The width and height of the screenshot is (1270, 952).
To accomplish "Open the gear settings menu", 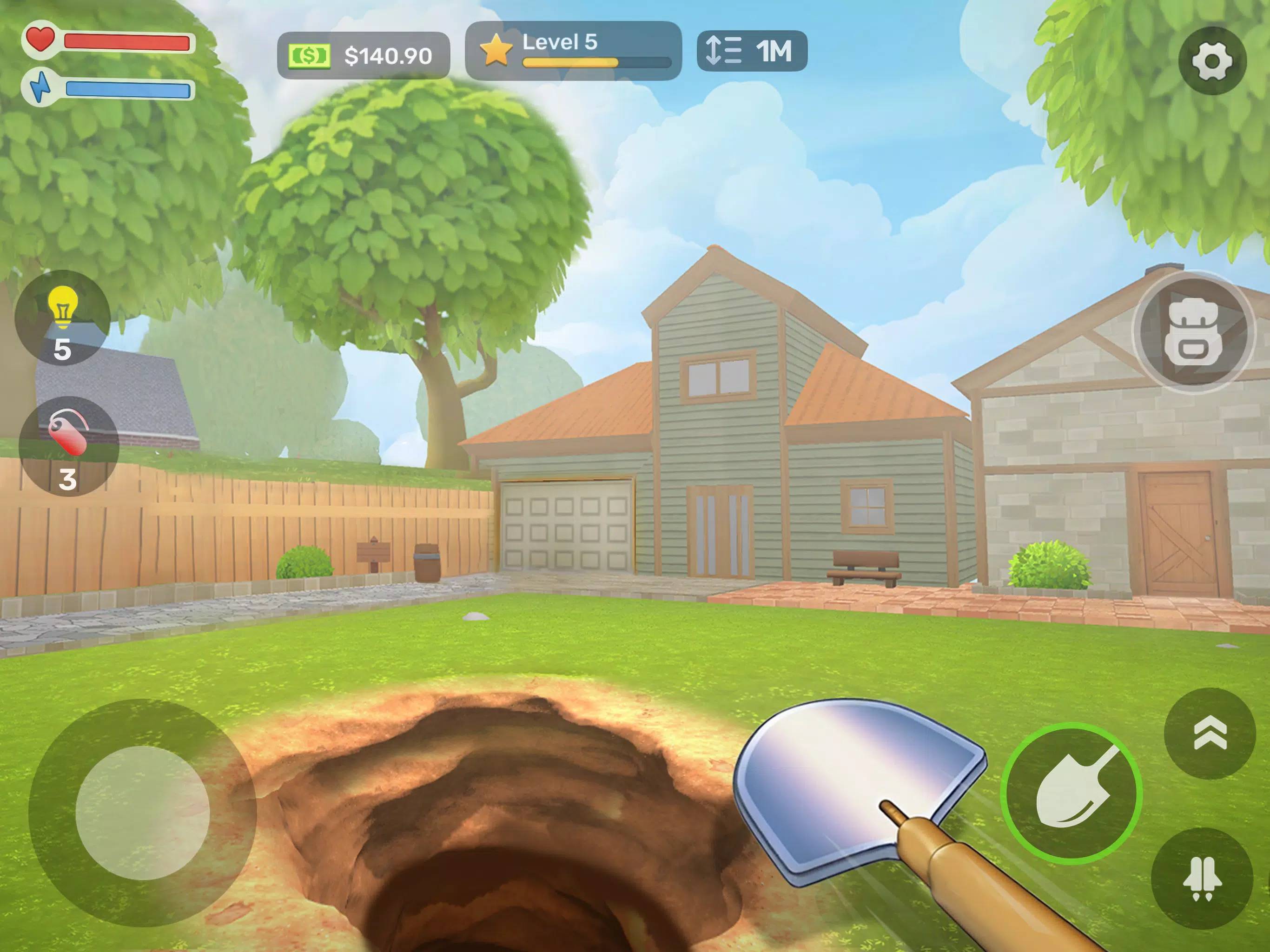I will tap(1211, 61).
